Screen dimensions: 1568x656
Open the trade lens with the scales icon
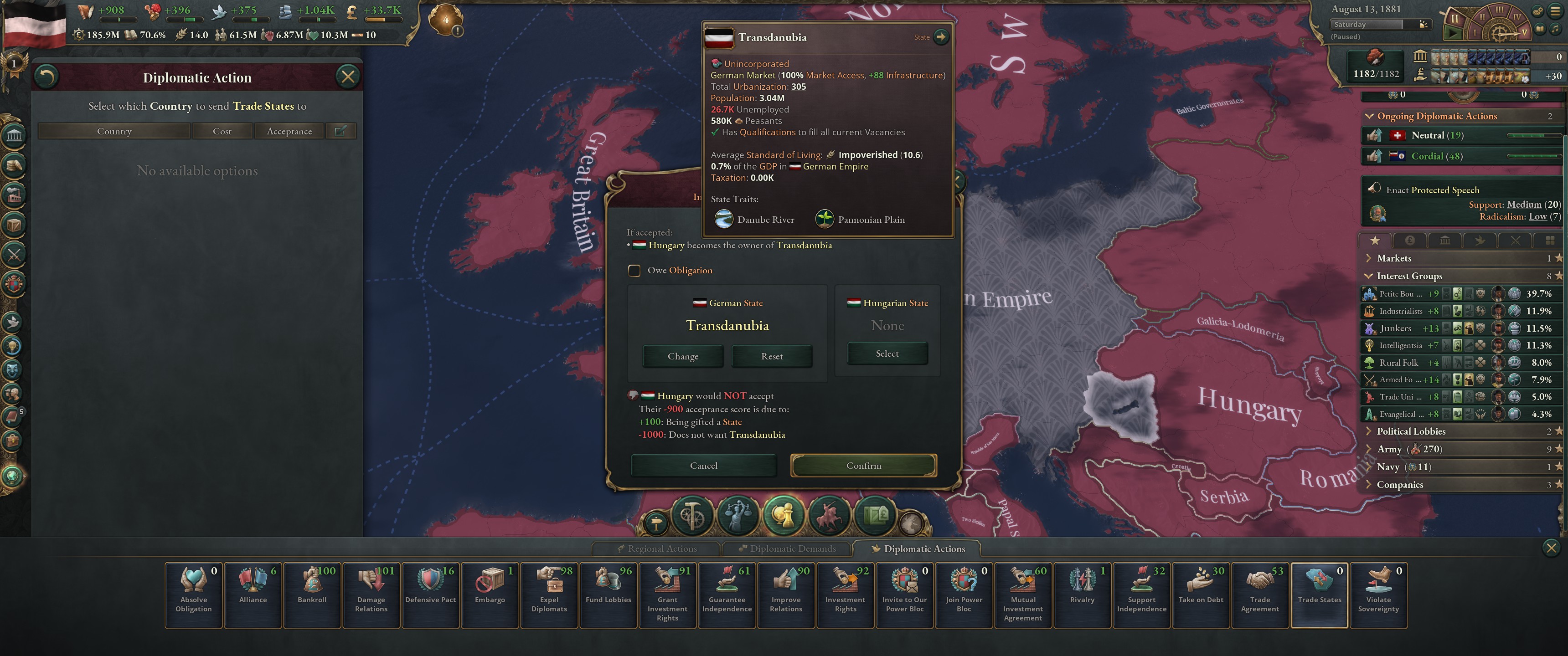point(738,516)
